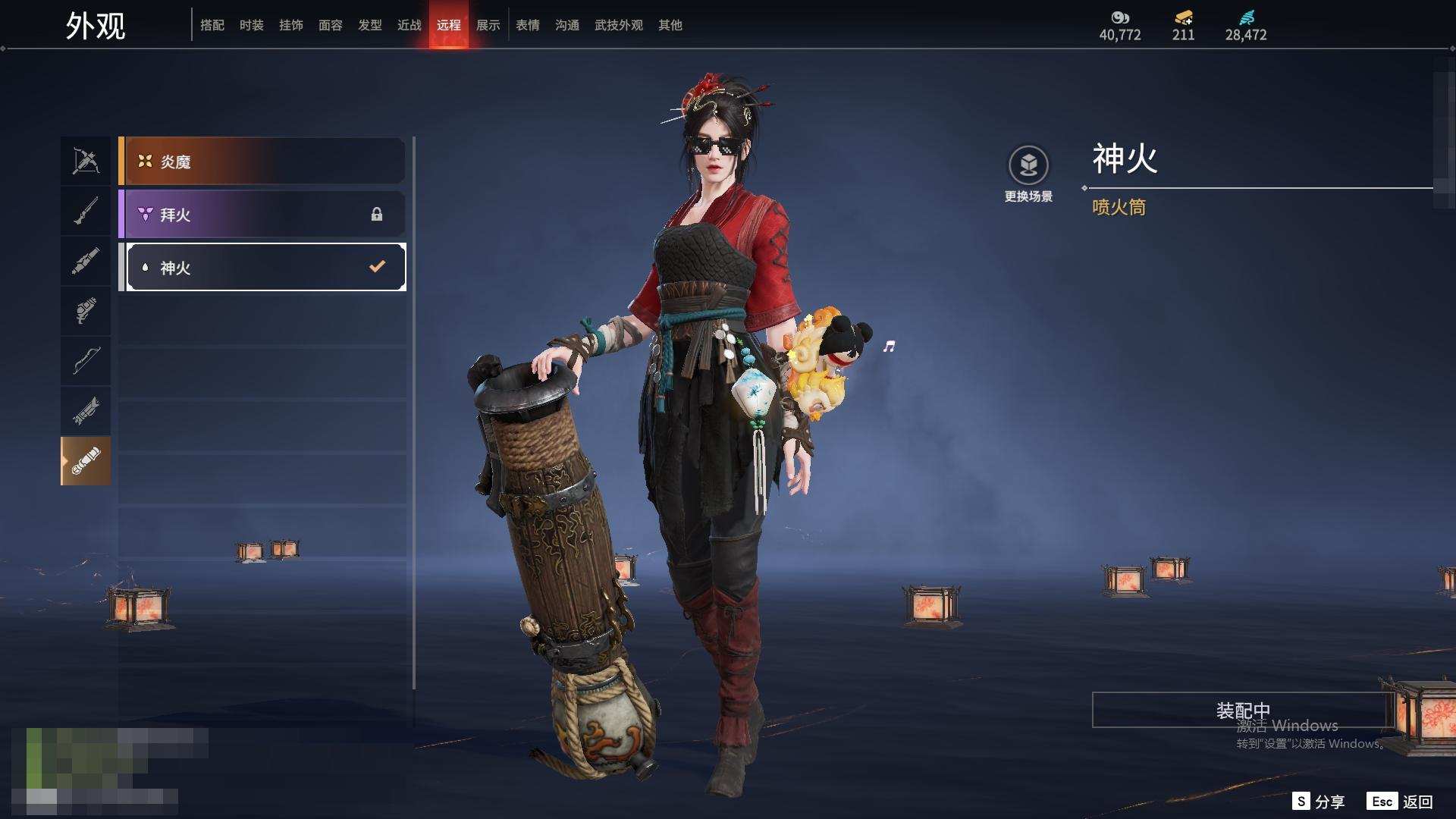Pick the longbow weapon category

86,360
